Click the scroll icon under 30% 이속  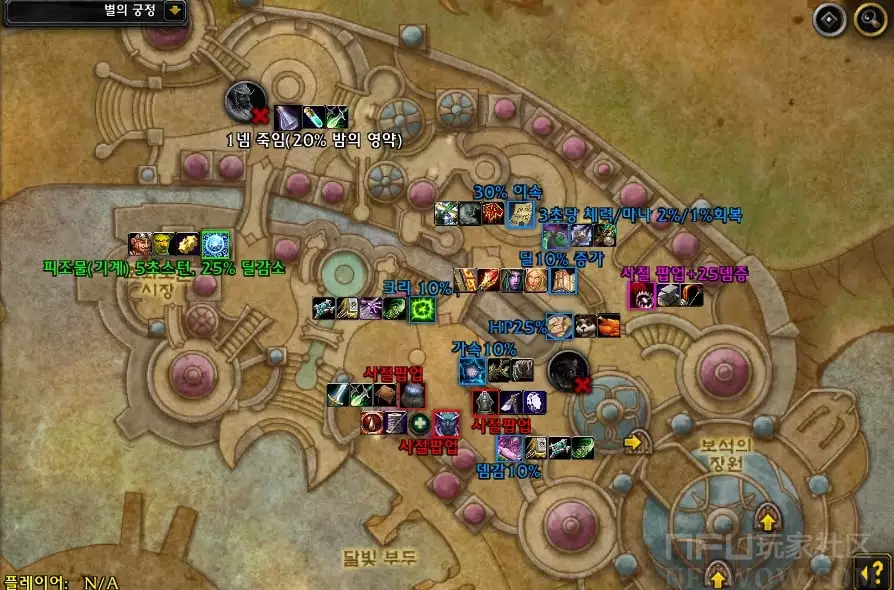(520, 214)
